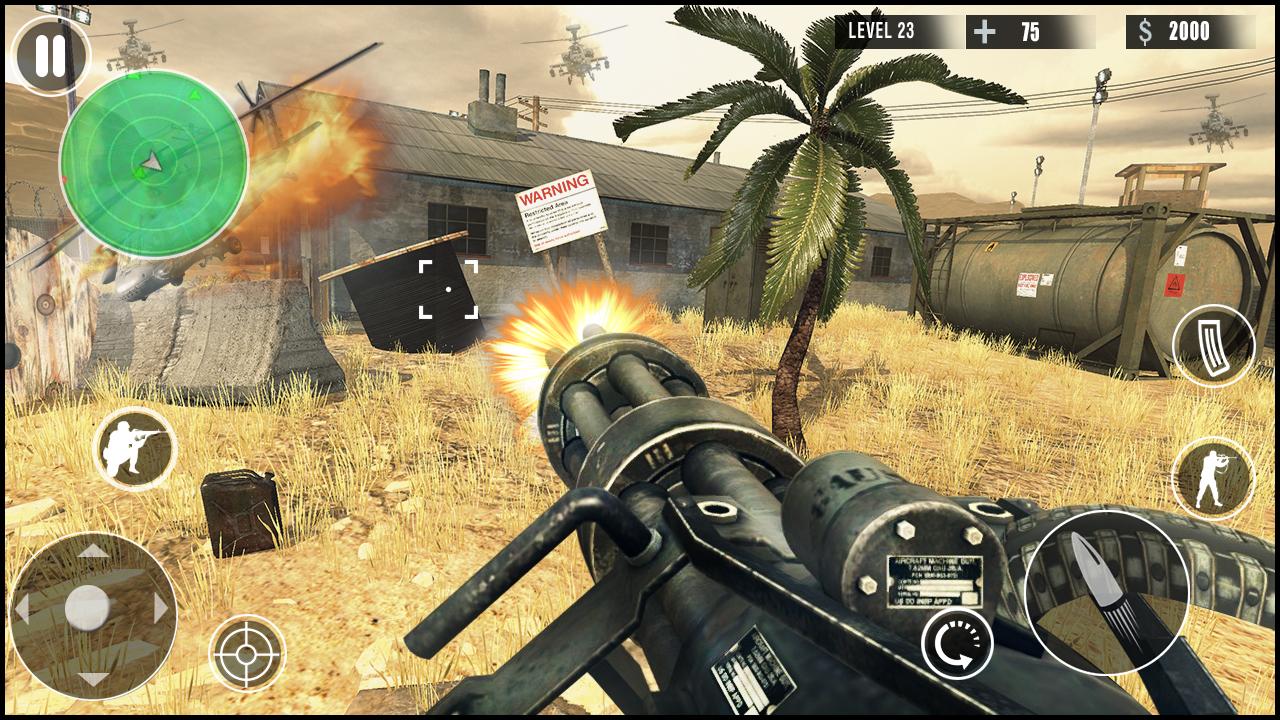Expand the coin counter showing 75

coord(1032,31)
